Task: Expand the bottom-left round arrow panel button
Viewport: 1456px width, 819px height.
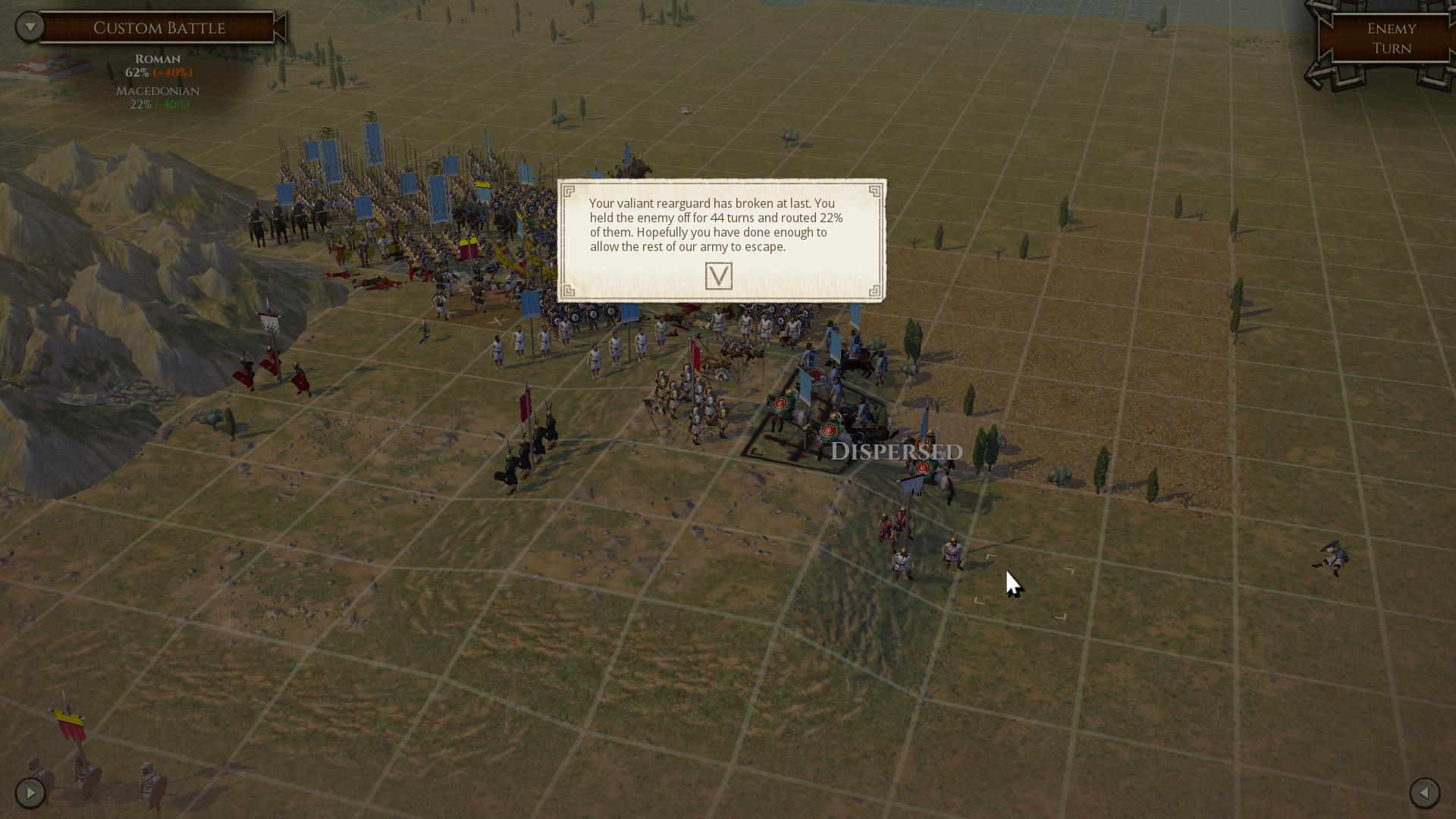Action: [30, 793]
